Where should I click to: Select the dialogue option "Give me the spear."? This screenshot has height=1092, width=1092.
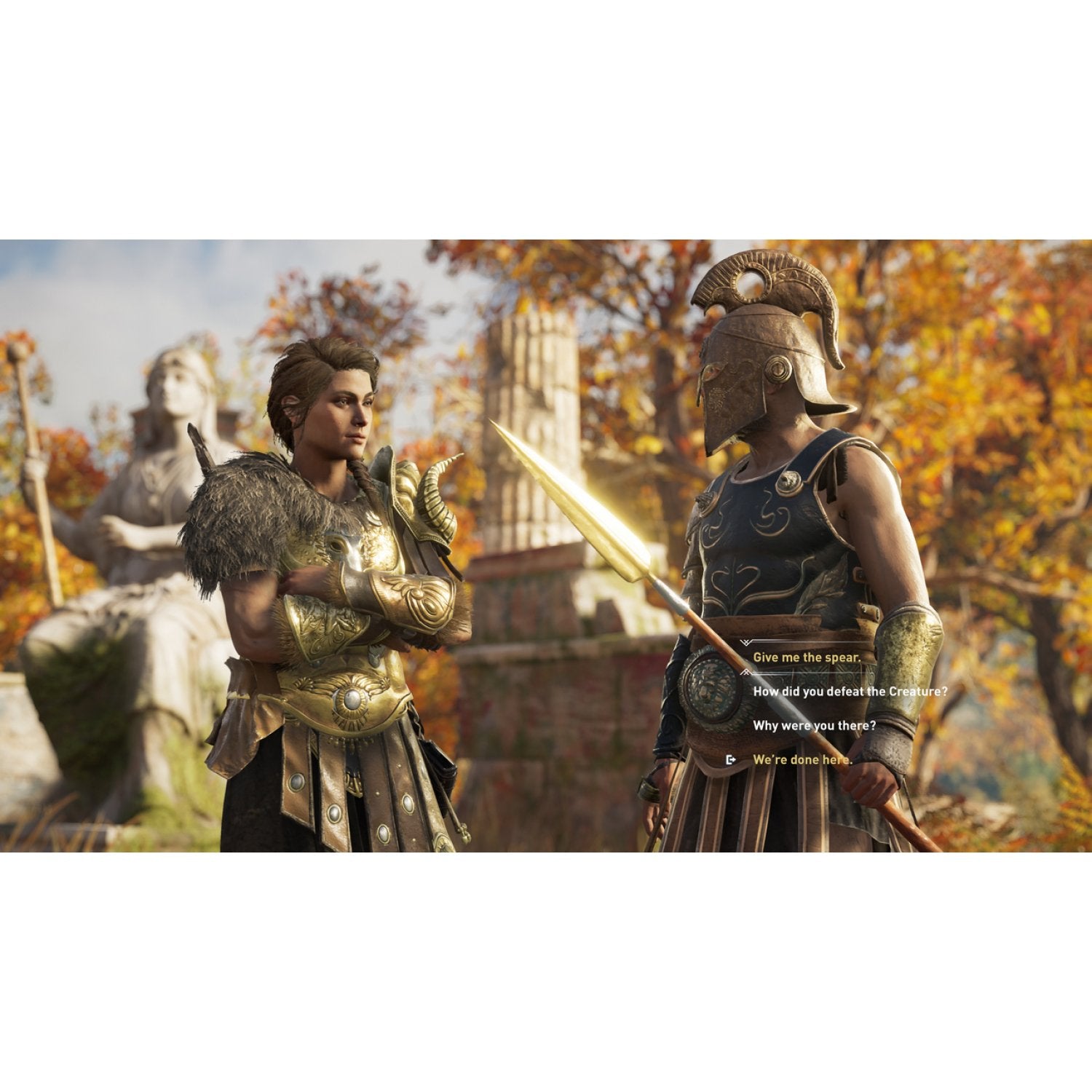coord(808,657)
